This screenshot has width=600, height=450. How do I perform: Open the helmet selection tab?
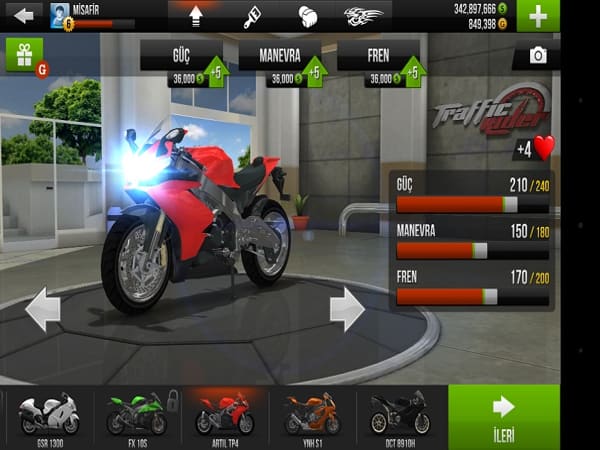pyautogui.click(x=307, y=15)
